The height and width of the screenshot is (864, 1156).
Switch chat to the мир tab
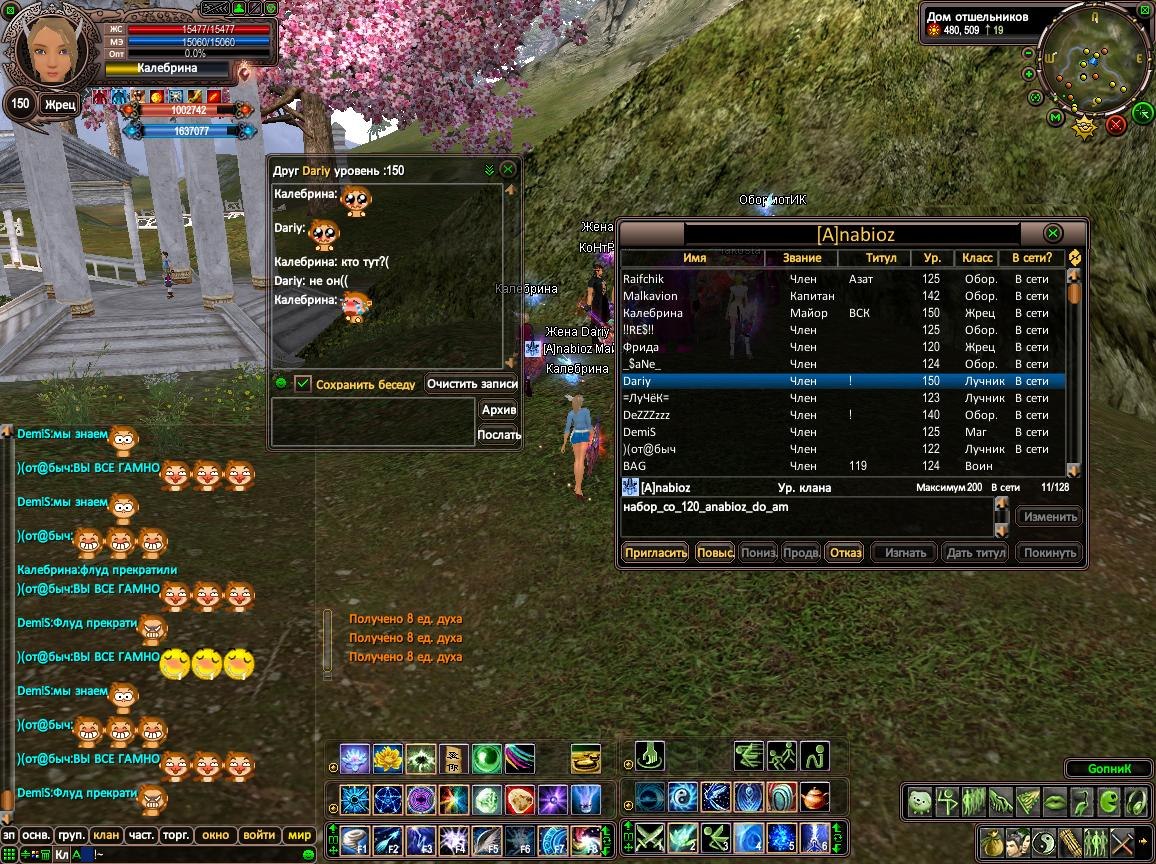(x=299, y=835)
